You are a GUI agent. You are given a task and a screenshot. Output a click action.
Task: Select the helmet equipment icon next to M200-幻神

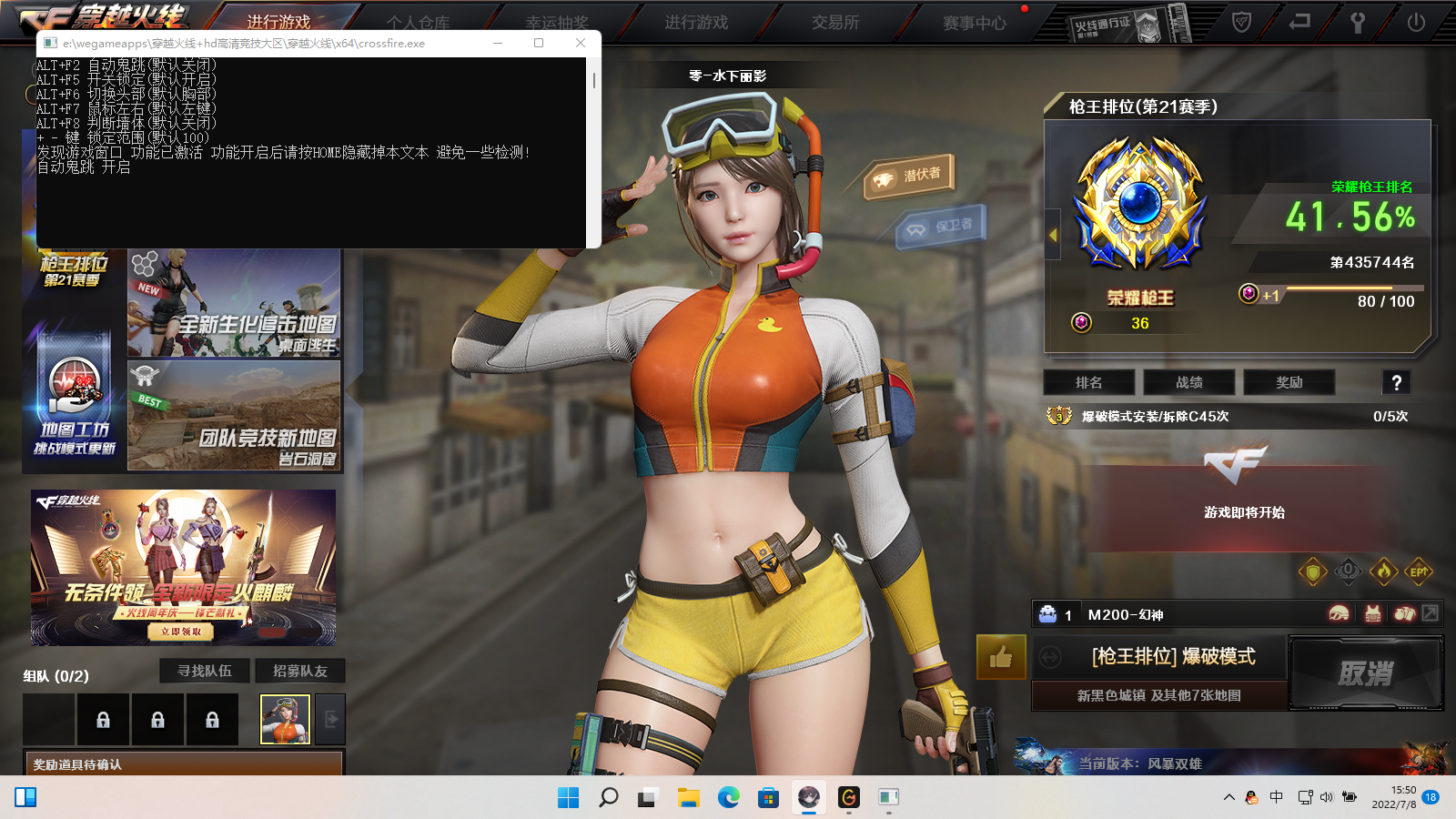pos(1339,614)
